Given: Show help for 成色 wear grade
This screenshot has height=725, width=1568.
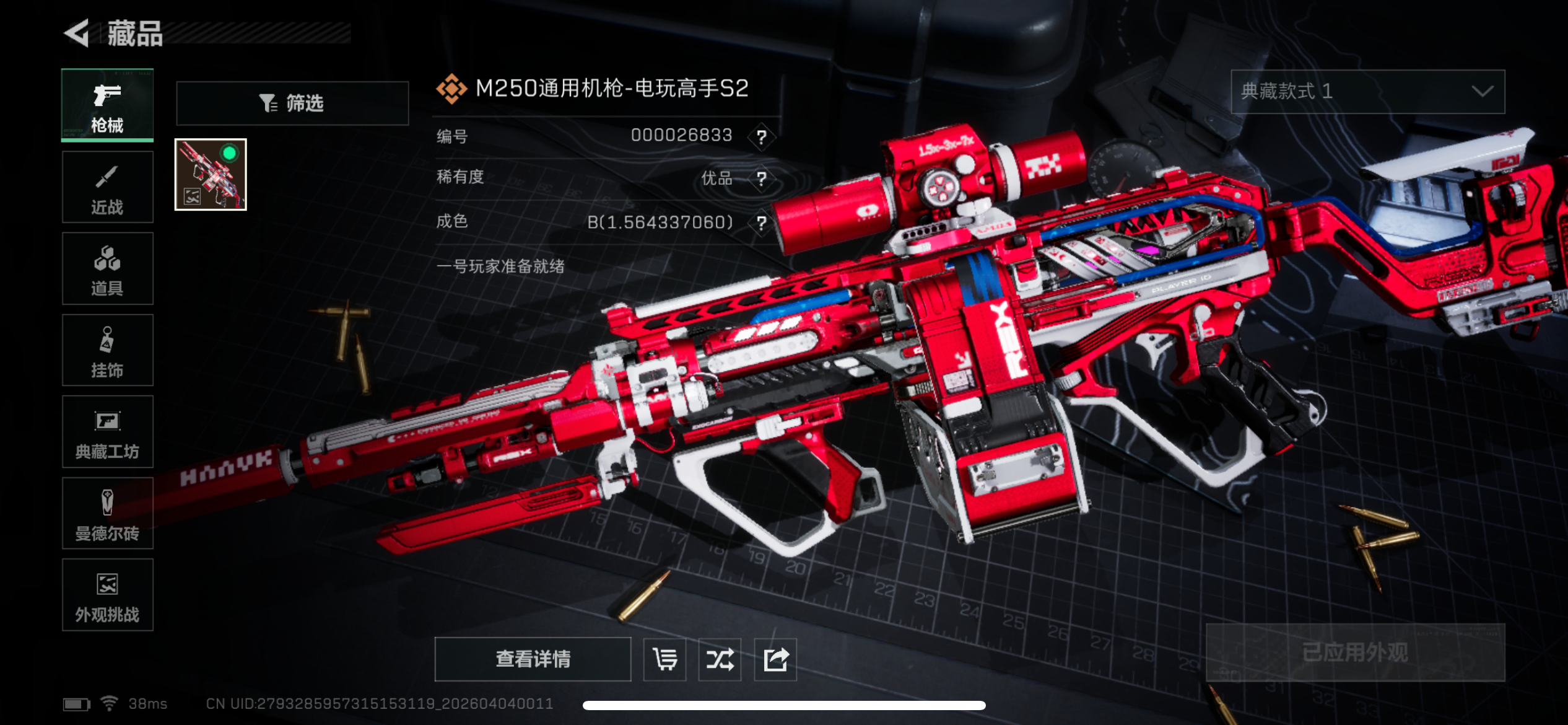Looking at the screenshot, I should pos(761,222).
